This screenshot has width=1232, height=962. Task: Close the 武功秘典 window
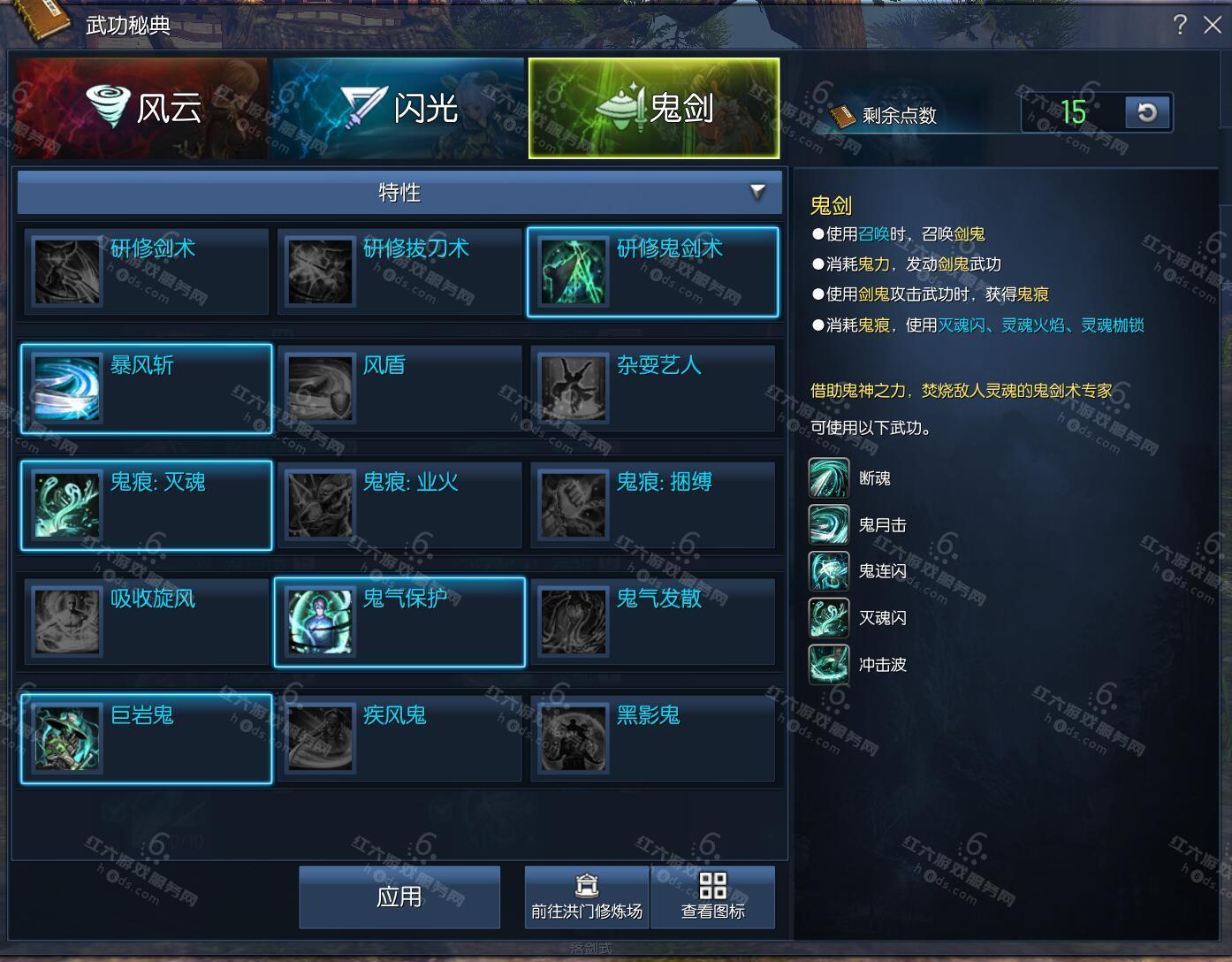pyautogui.click(x=1213, y=25)
